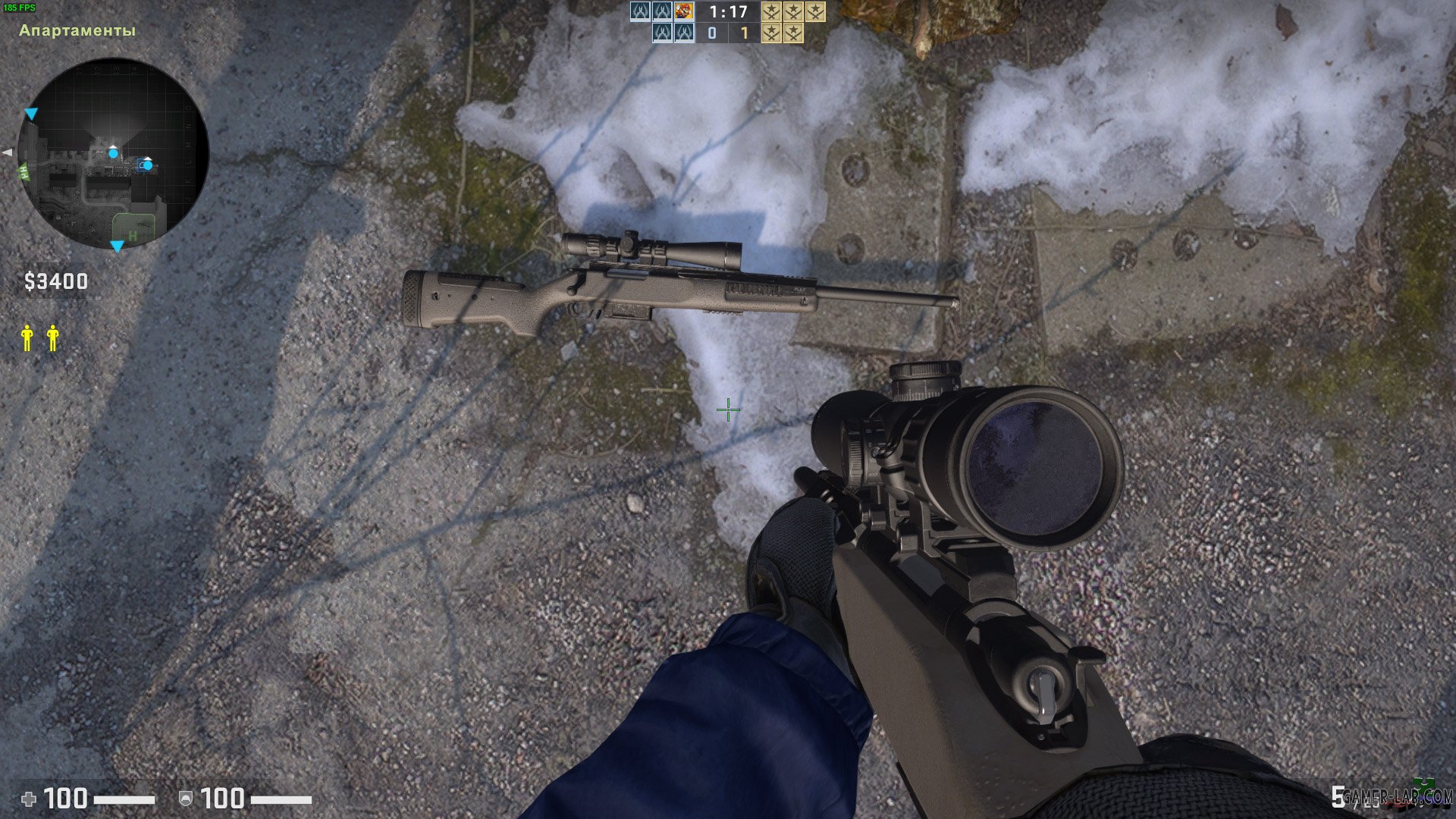The width and height of the screenshot is (1456, 819).
Task: Select the armor helmet icon near the second 100
Action: (x=186, y=799)
